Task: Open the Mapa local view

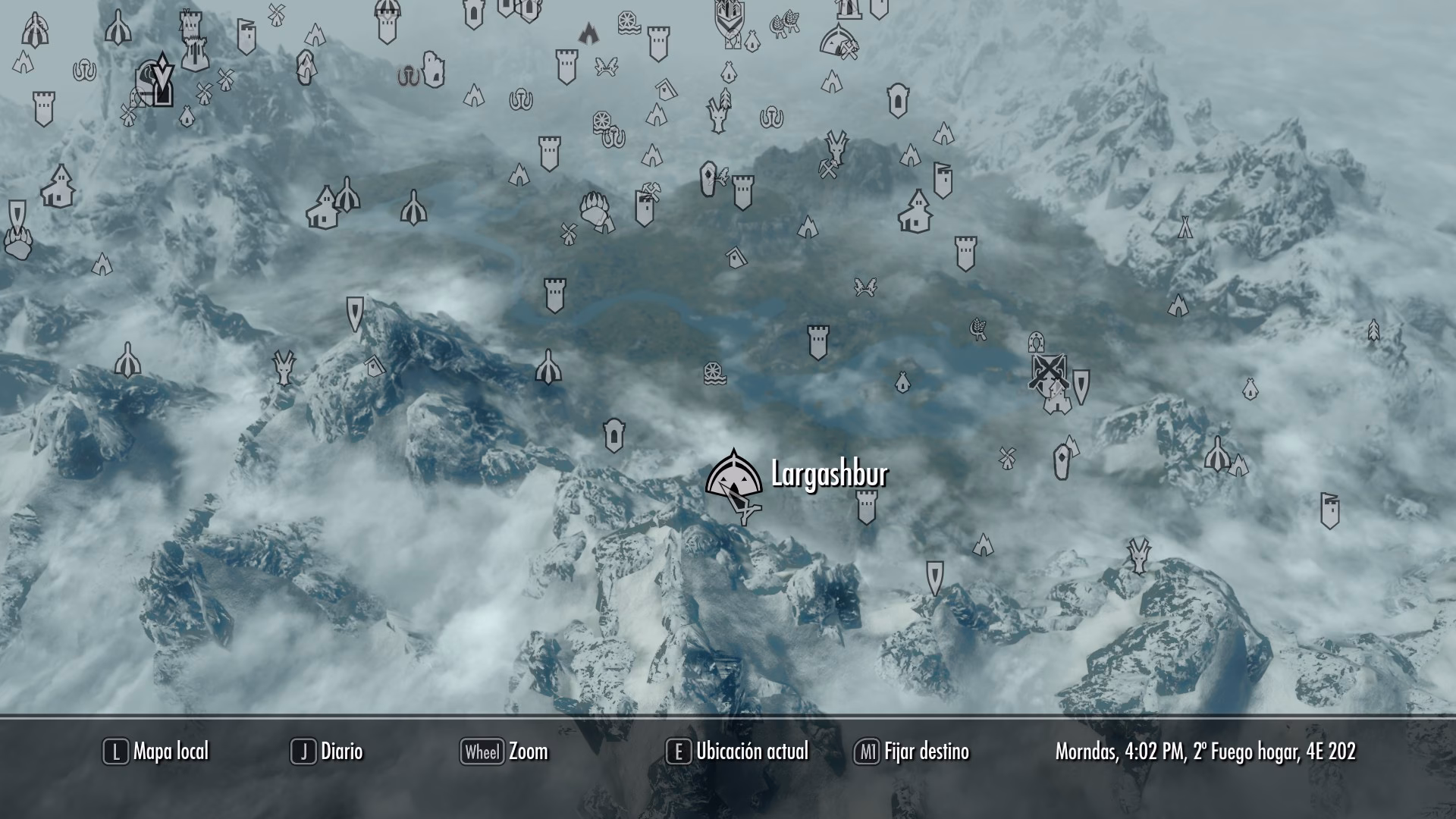Action: click(x=156, y=752)
